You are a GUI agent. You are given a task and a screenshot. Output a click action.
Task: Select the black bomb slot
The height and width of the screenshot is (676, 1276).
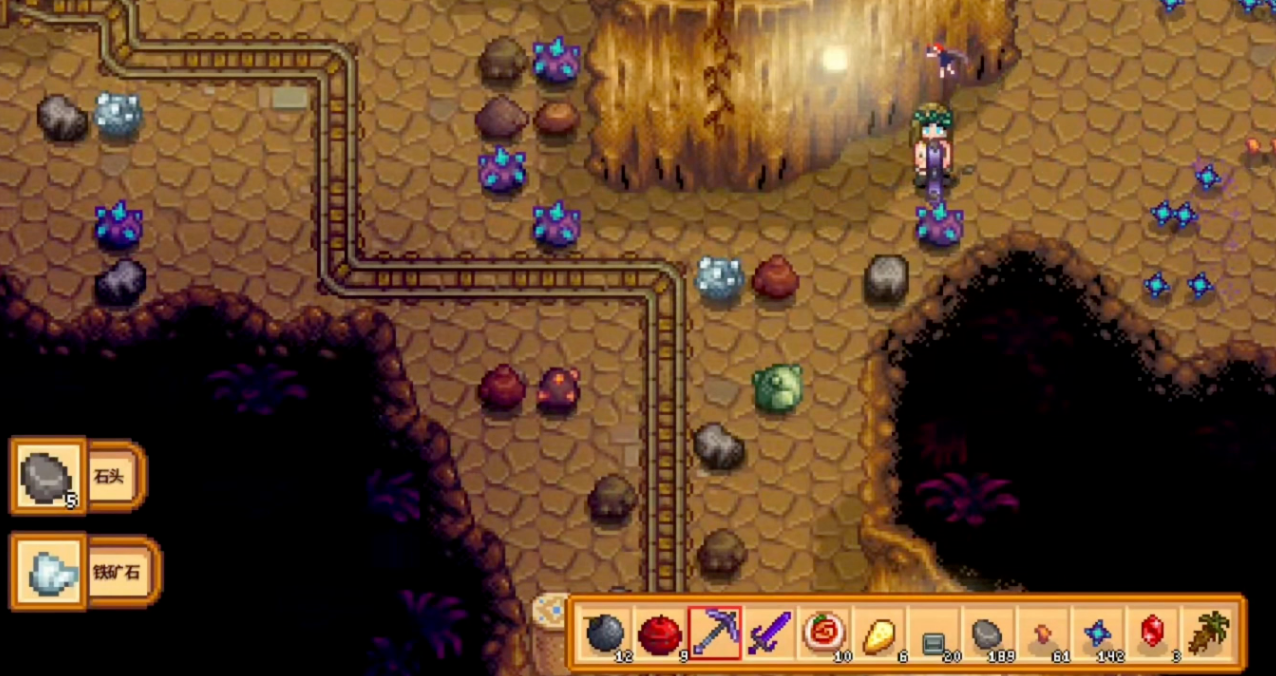coord(604,633)
